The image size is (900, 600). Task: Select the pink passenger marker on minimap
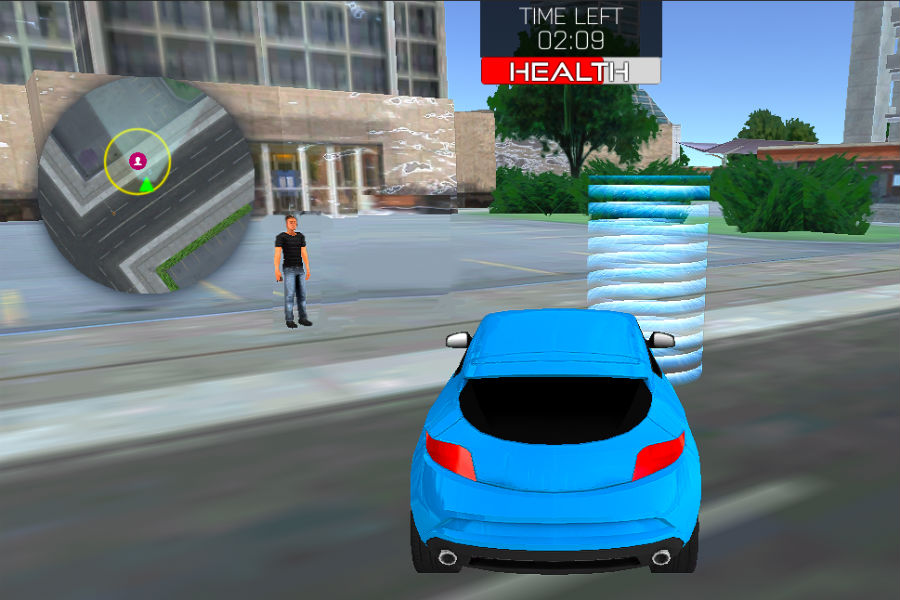[137, 160]
